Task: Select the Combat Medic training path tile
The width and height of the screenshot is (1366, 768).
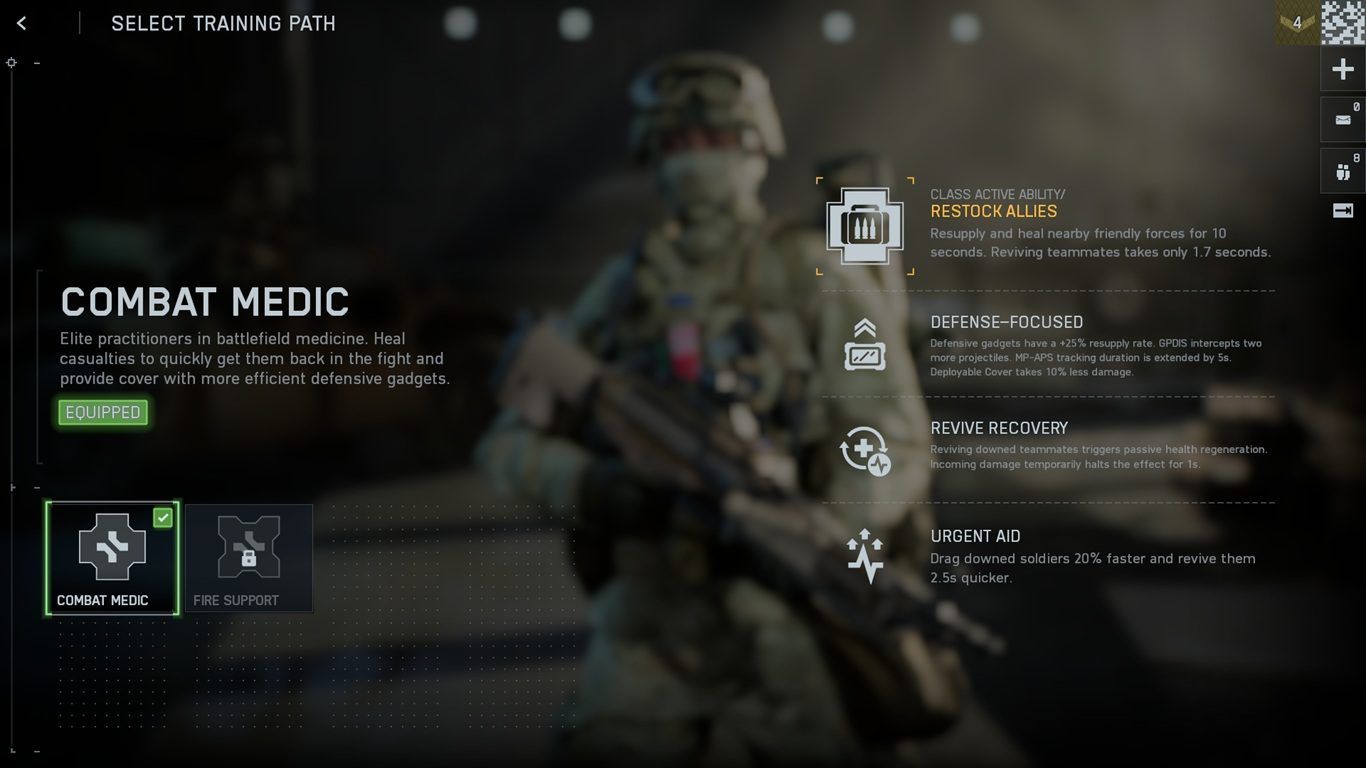Action: tap(112, 557)
